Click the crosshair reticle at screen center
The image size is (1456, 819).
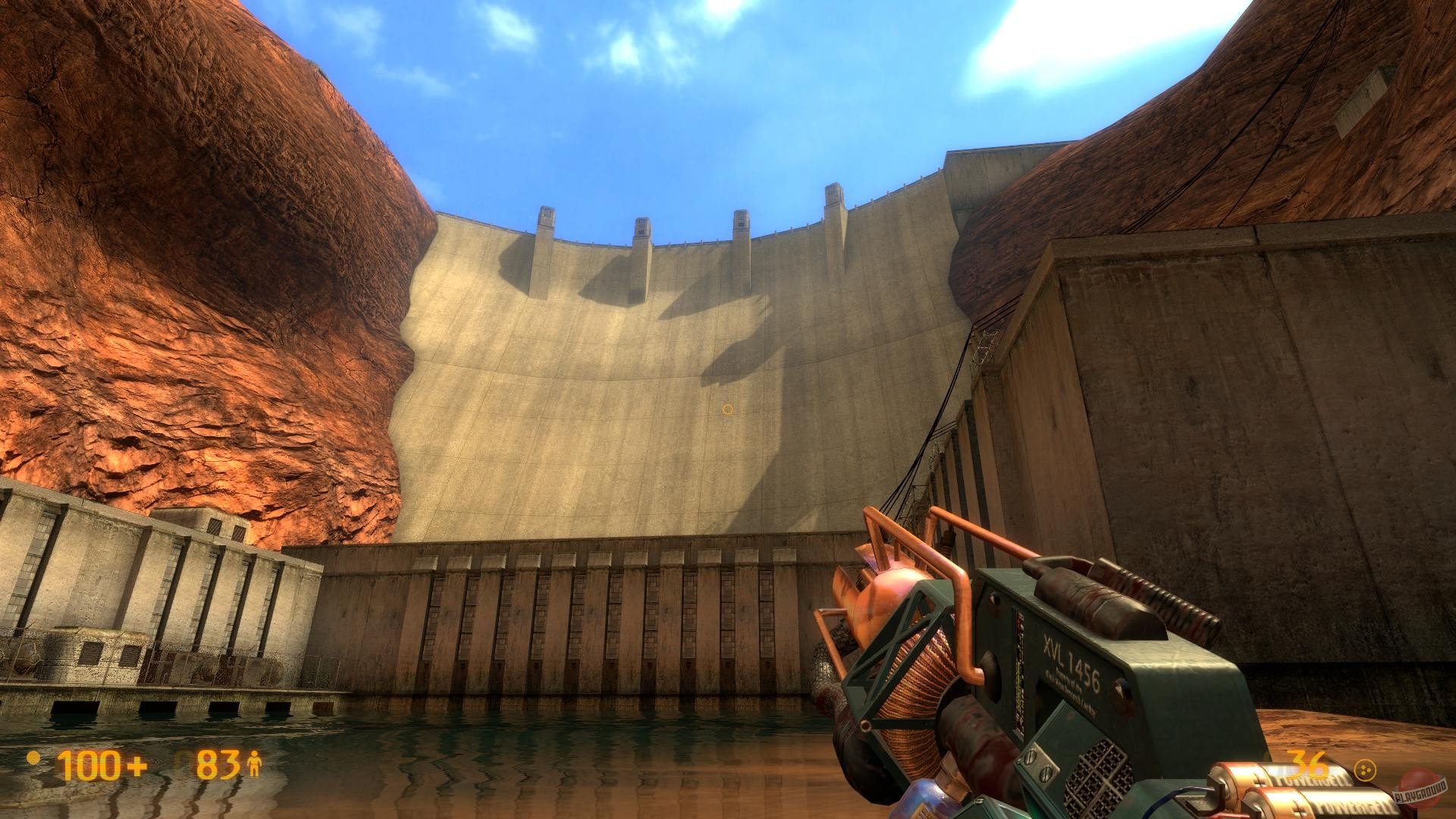coord(726,409)
